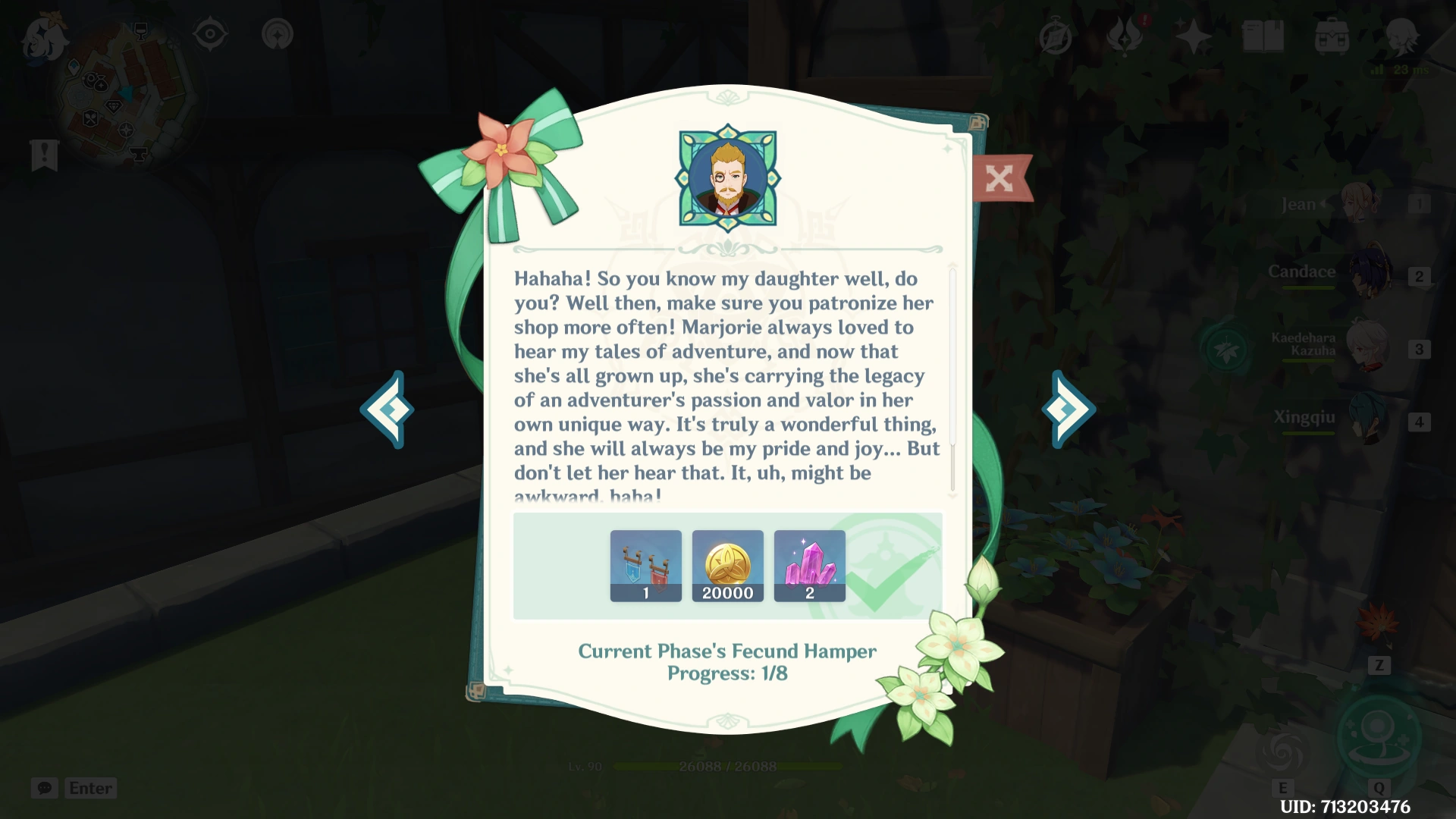Close the dialog via the red X flag
The width and height of the screenshot is (1456, 819).
click(1000, 179)
